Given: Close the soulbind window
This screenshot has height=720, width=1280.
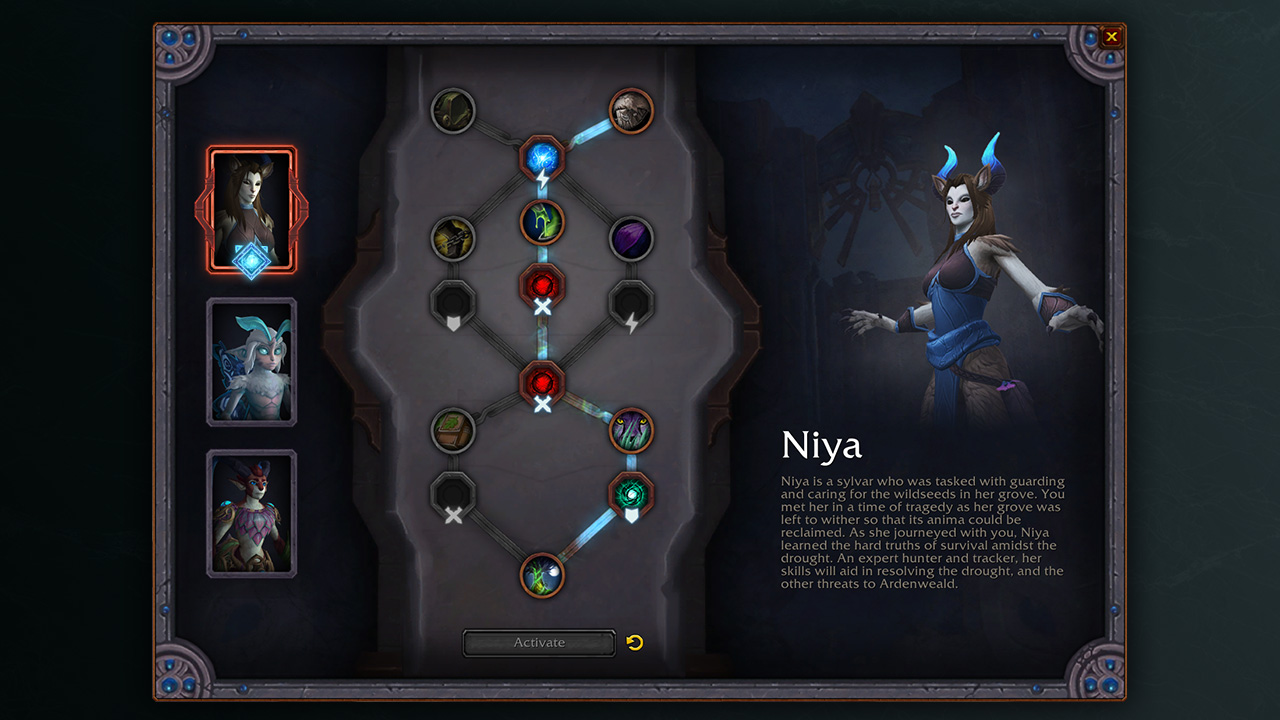Looking at the screenshot, I should click(1111, 38).
